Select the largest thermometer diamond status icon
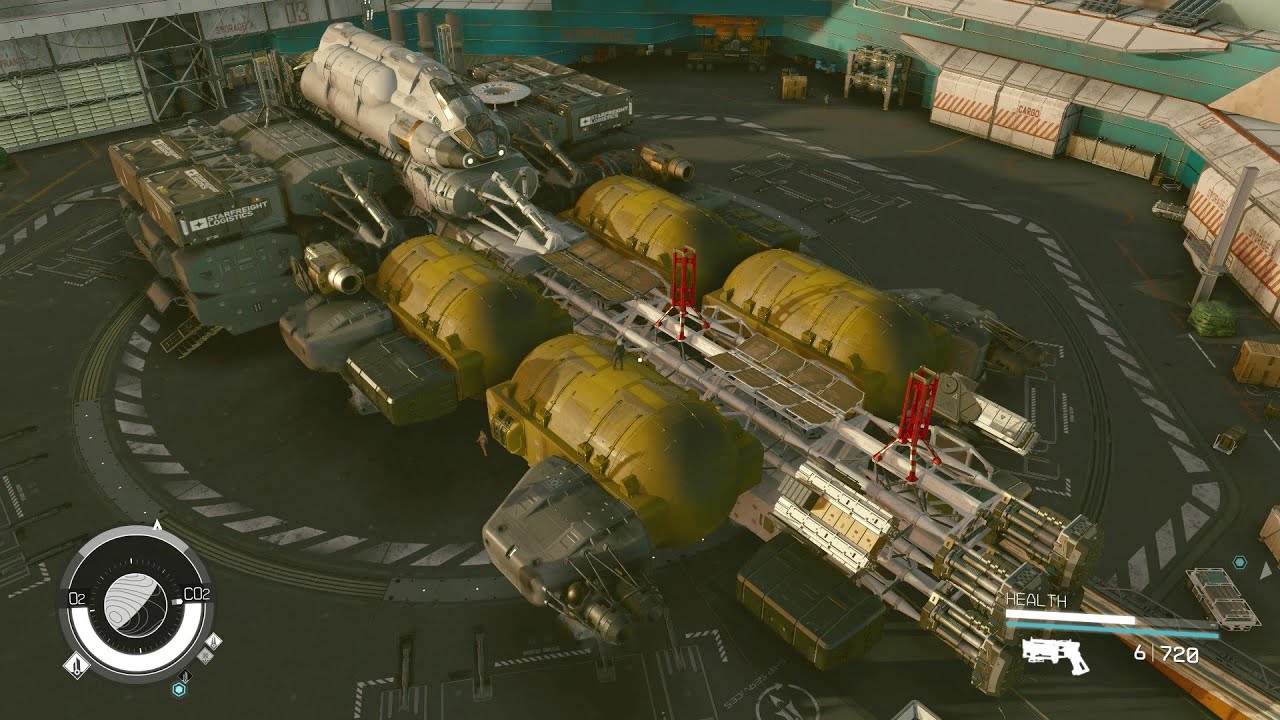The image size is (1280, 720). [x=77, y=664]
